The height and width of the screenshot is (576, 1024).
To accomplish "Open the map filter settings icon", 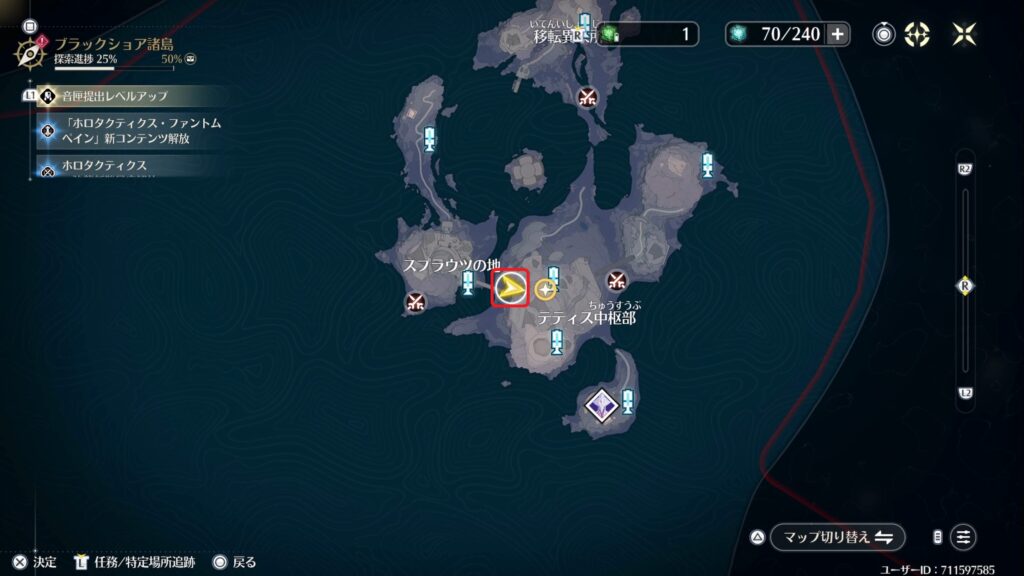I will click(963, 537).
